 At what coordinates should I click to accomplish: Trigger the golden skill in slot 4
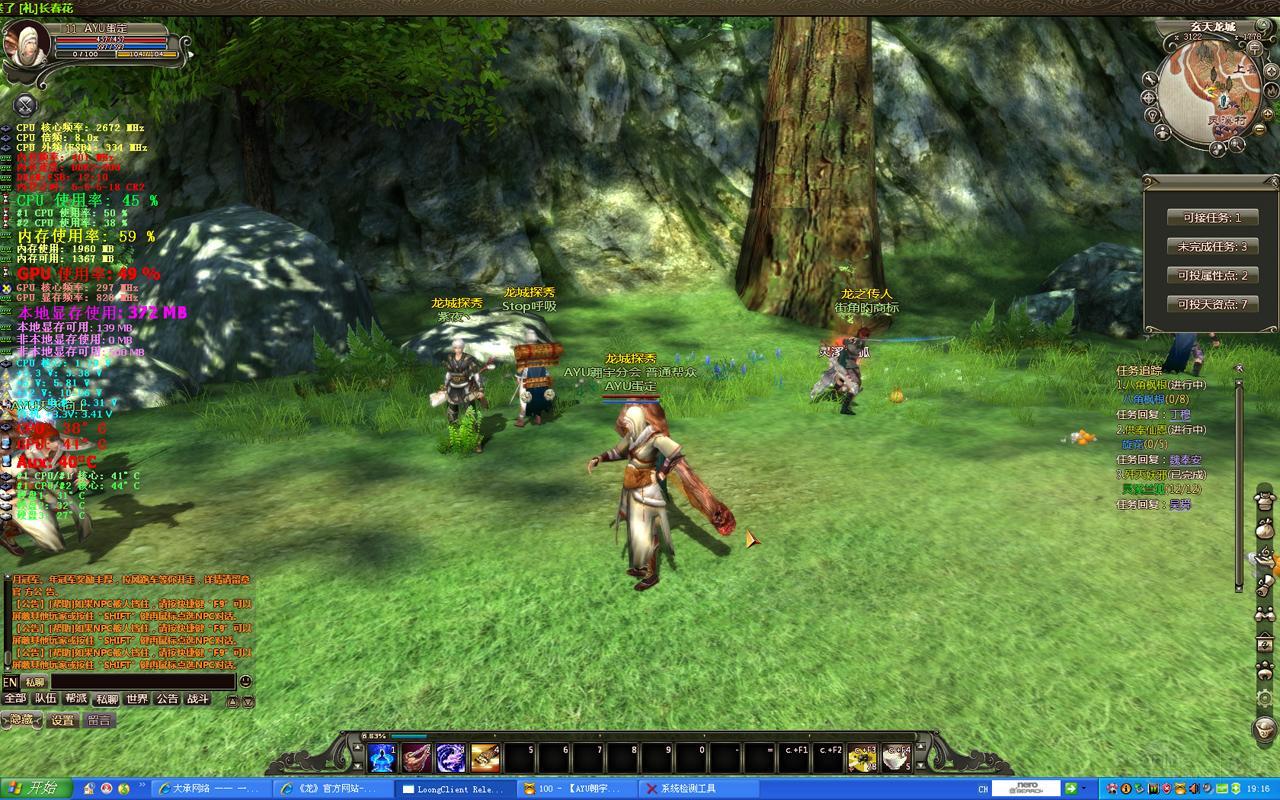point(485,759)
